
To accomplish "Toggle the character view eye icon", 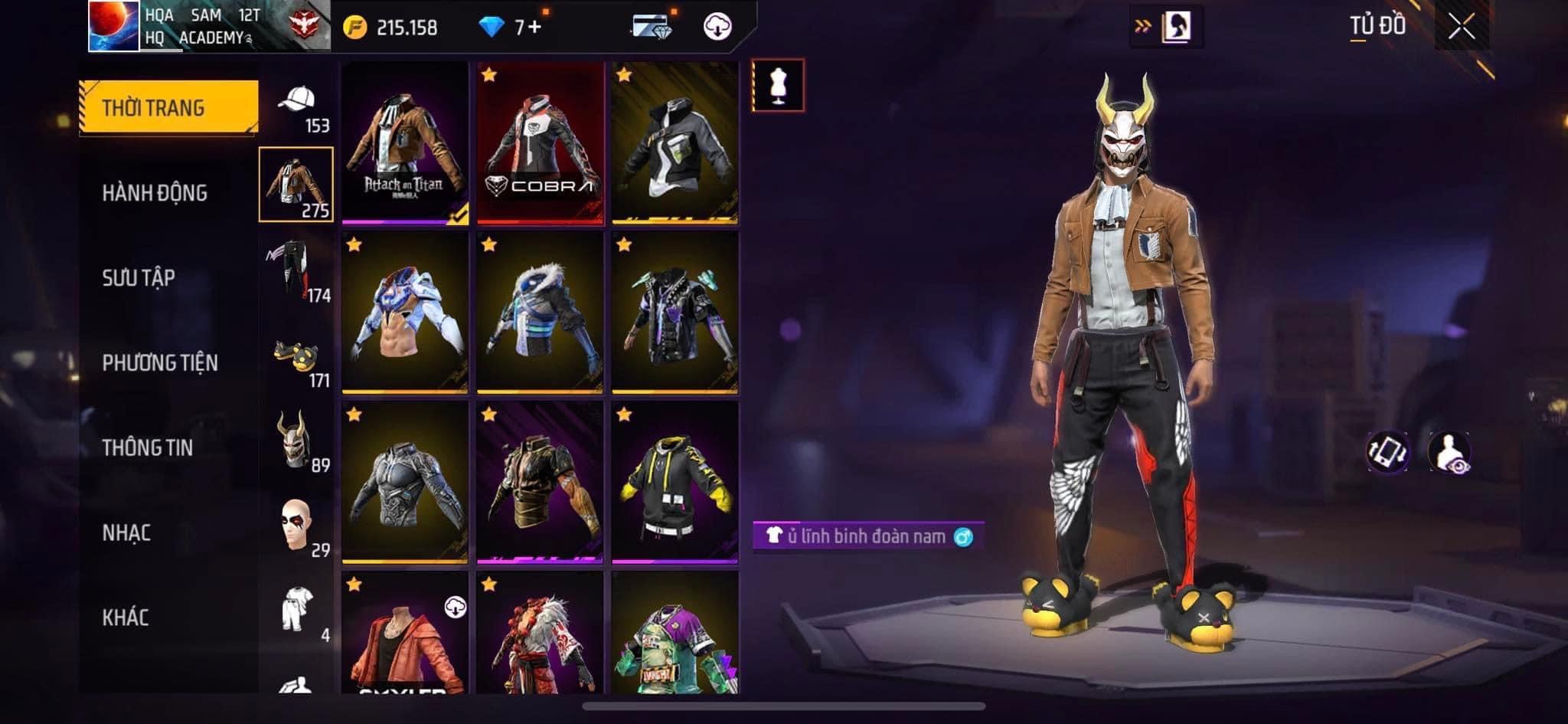I will click(1449, 451).
